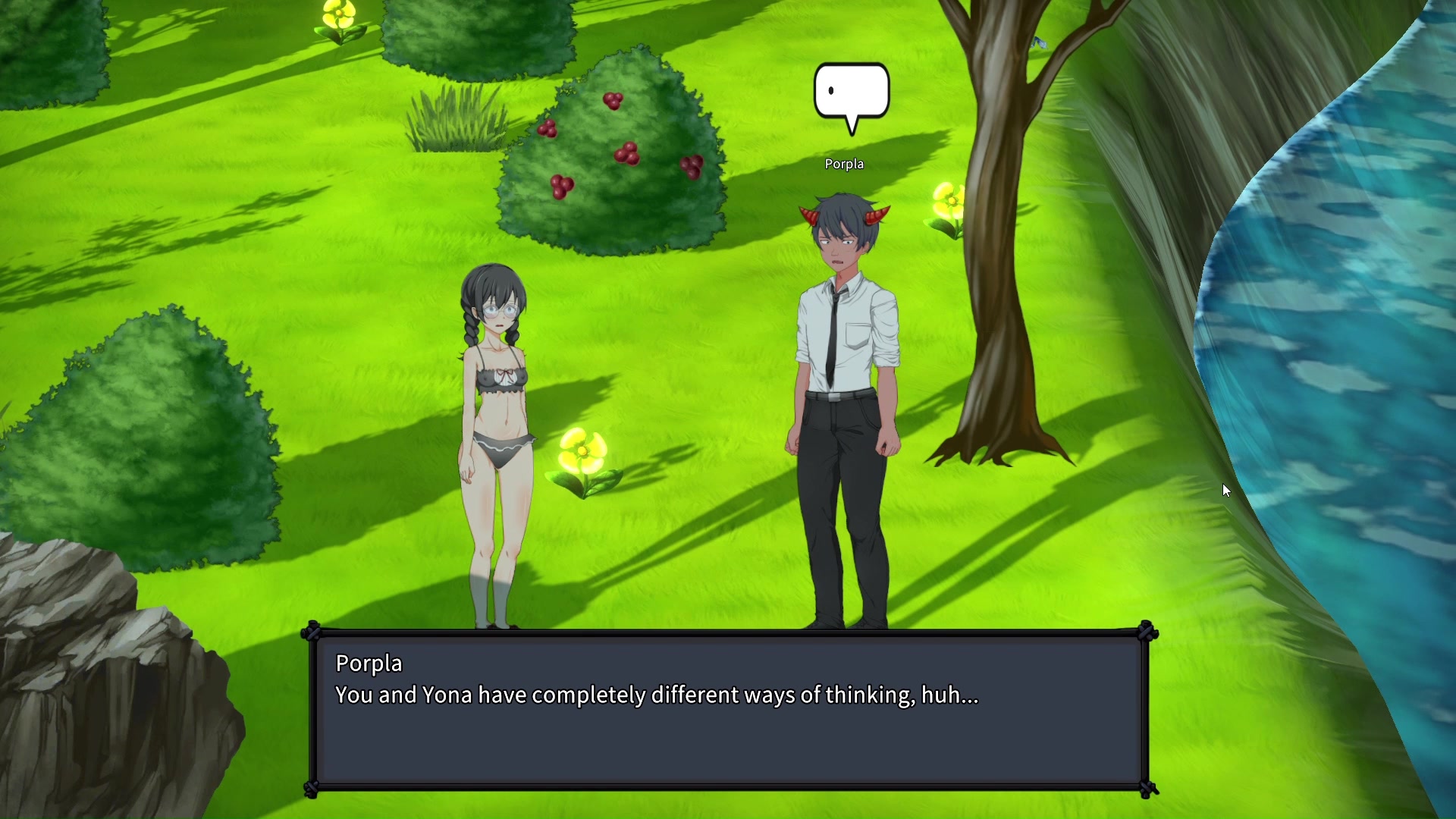Advance Porpla's dialogue box
This screenshot has width=1456, height=819.
click(x=728, y=711)
